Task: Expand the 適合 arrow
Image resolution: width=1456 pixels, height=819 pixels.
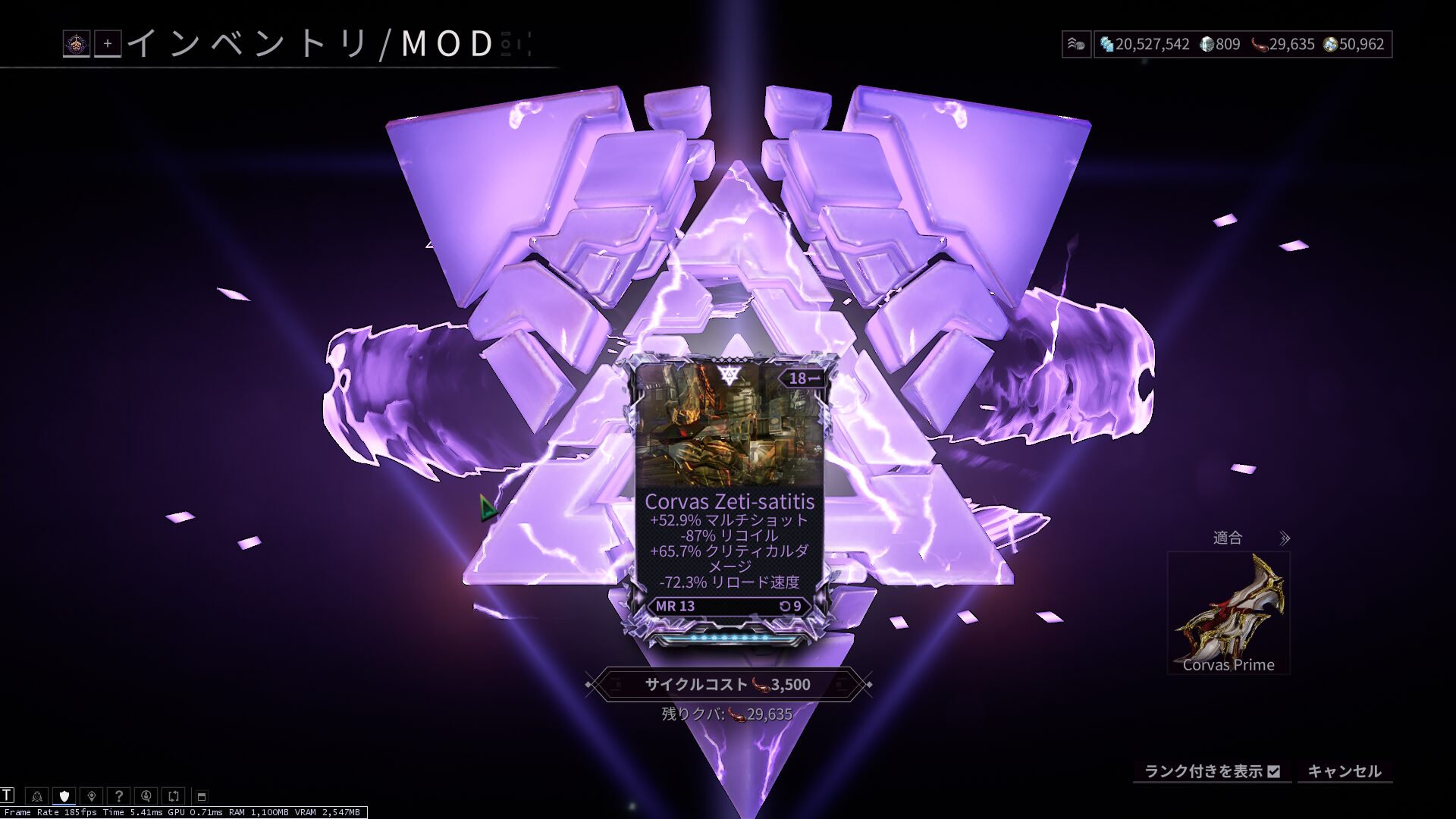Action: click(1284, 538)
